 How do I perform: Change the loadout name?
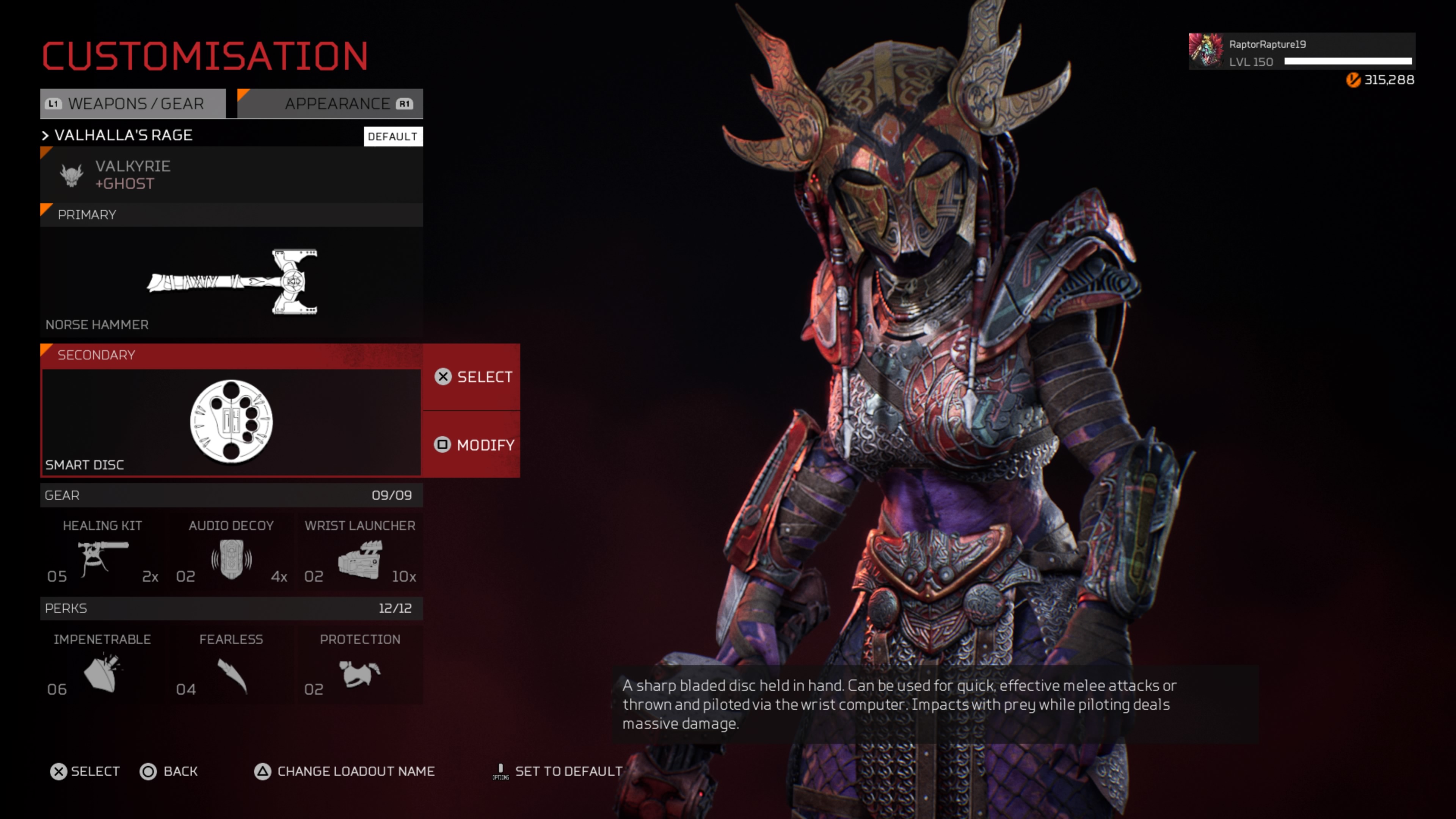tap(344, 772)
